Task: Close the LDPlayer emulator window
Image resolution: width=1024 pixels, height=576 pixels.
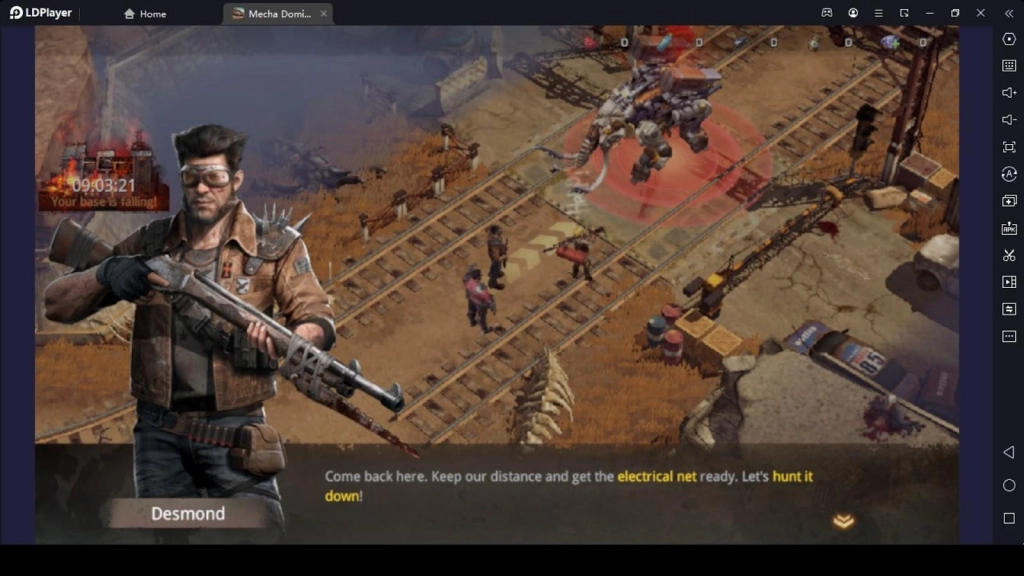Action: (980, 13)
